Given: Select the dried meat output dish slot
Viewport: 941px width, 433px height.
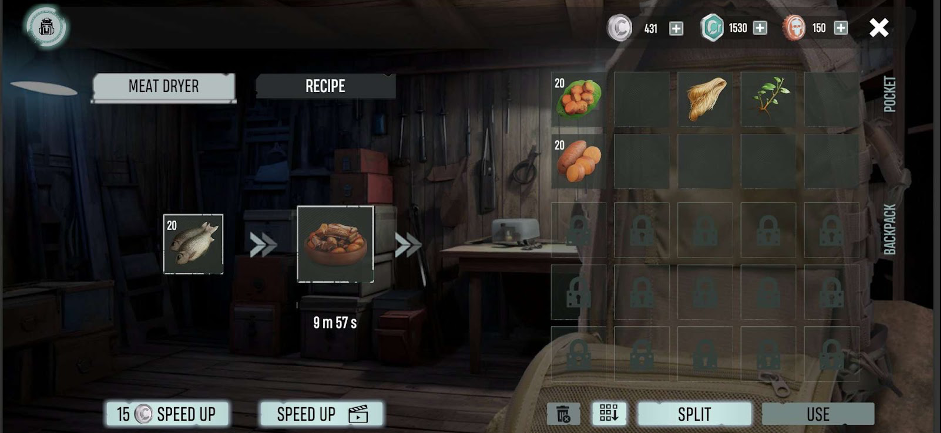Looking at the screenshot, I should (x=335, y=244).
